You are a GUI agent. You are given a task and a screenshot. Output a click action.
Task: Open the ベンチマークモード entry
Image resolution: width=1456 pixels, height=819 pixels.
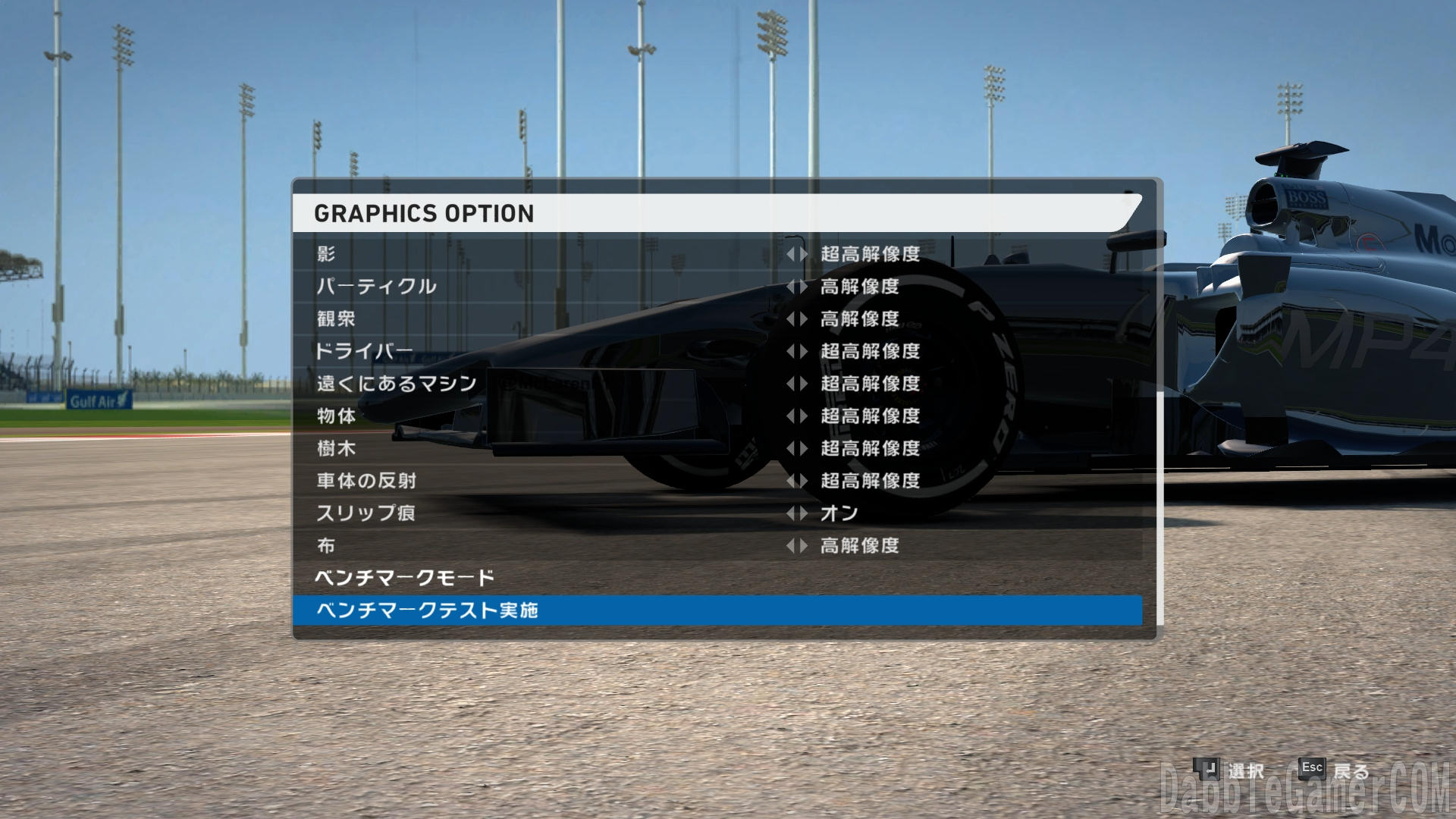pyautogui.click(x=405, y=578)
